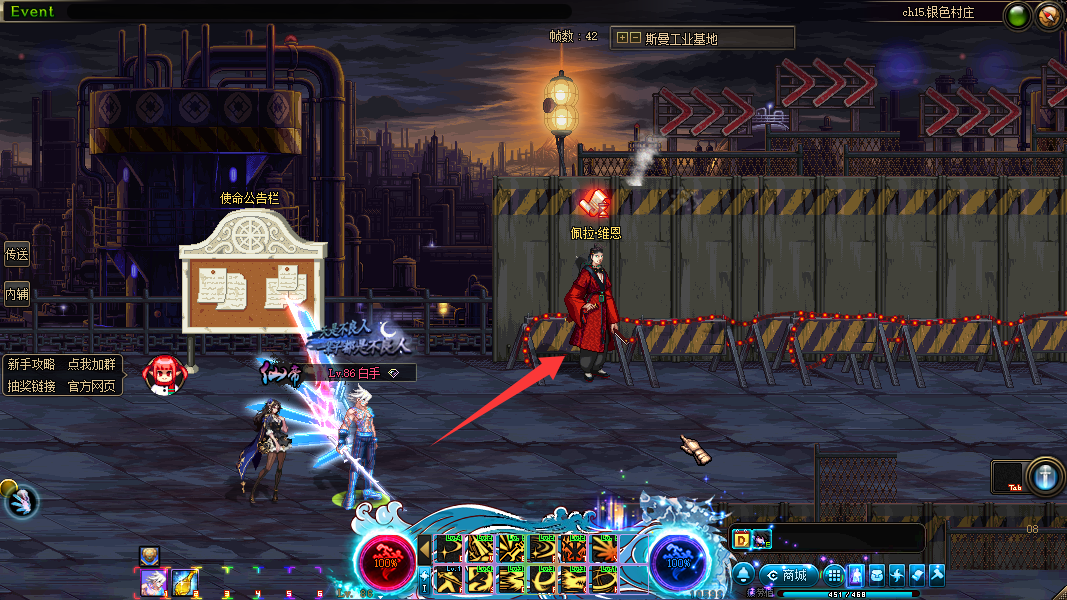Open the shuriken skill menu icon
The height and width of the screenshot is (600, 1067).
tap(897, 575)
